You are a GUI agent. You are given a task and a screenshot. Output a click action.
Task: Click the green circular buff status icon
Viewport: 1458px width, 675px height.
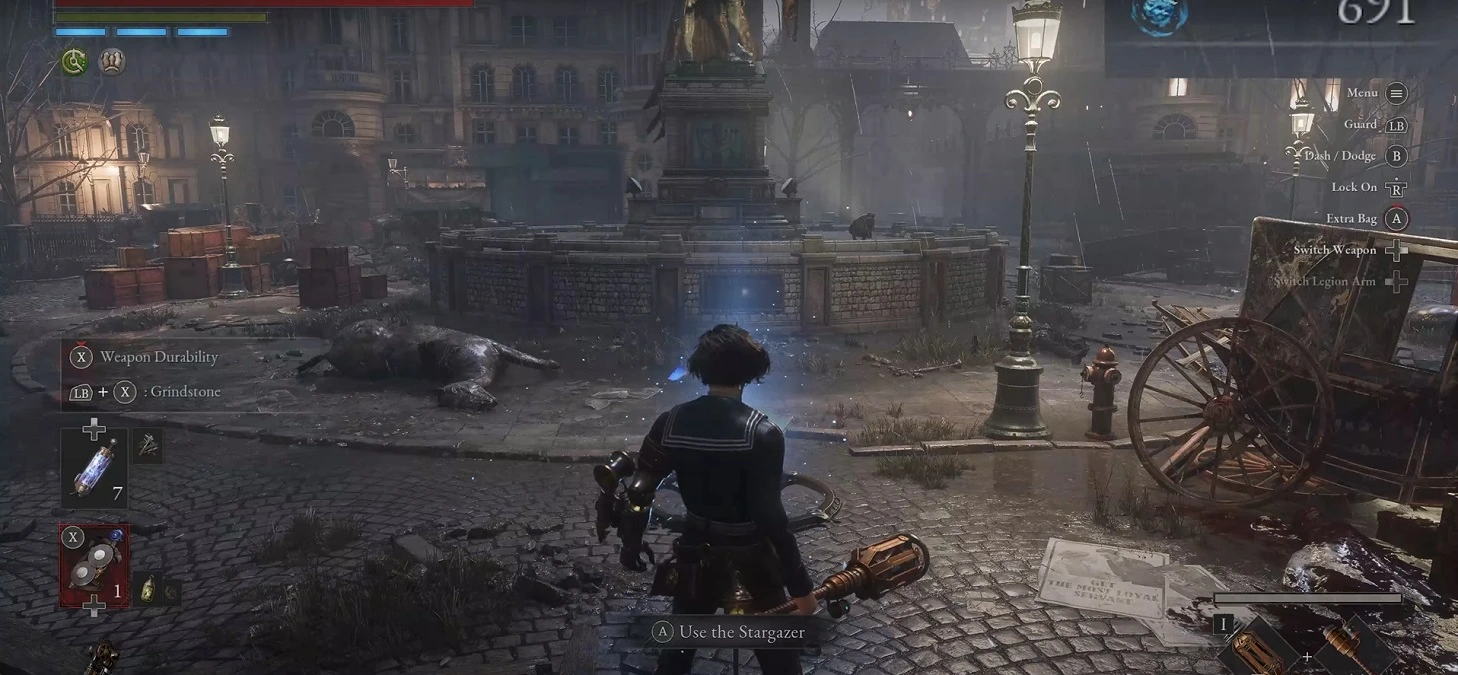coord(74,62)
